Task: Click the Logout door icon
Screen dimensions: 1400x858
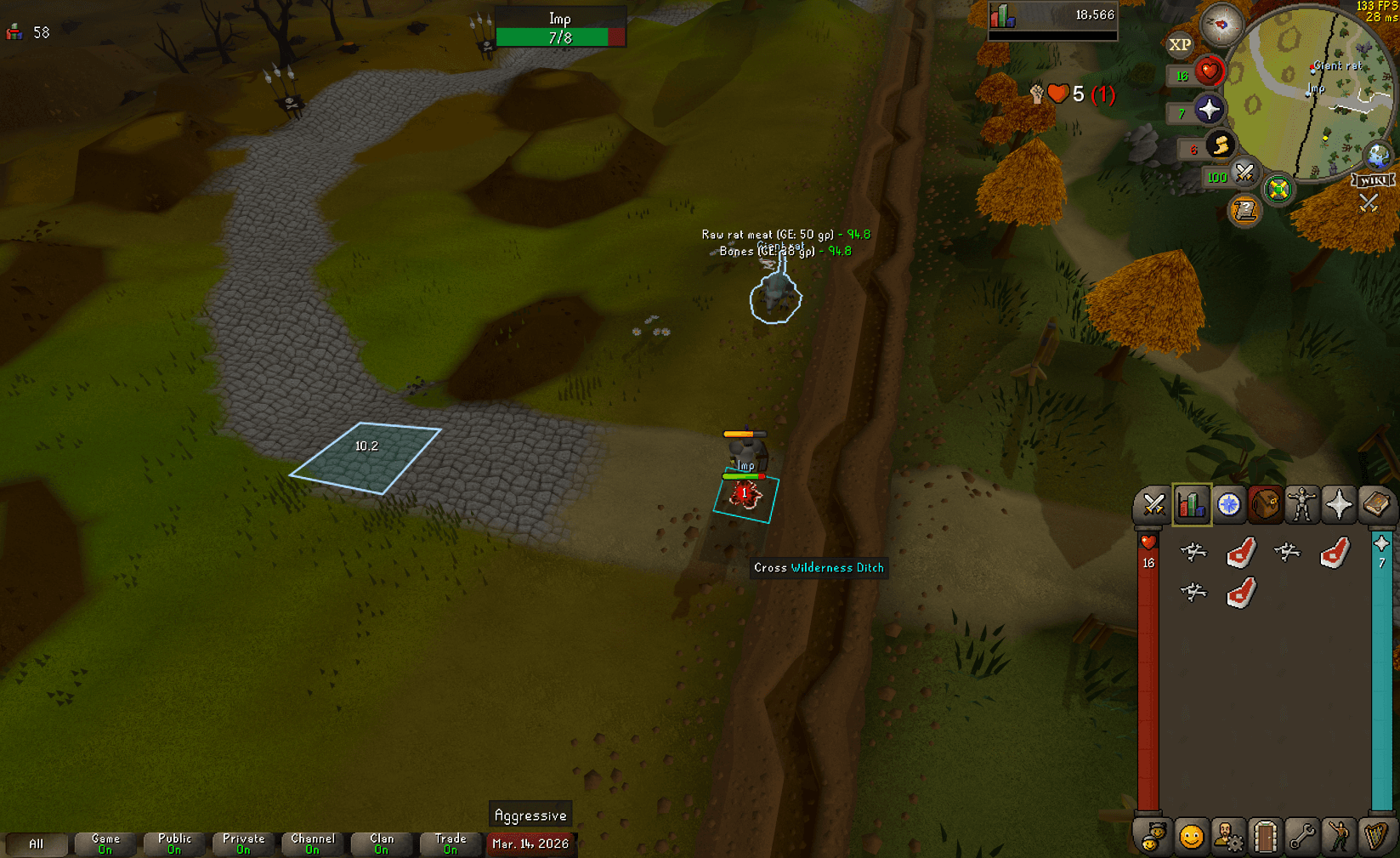Action: [1266, 836]
